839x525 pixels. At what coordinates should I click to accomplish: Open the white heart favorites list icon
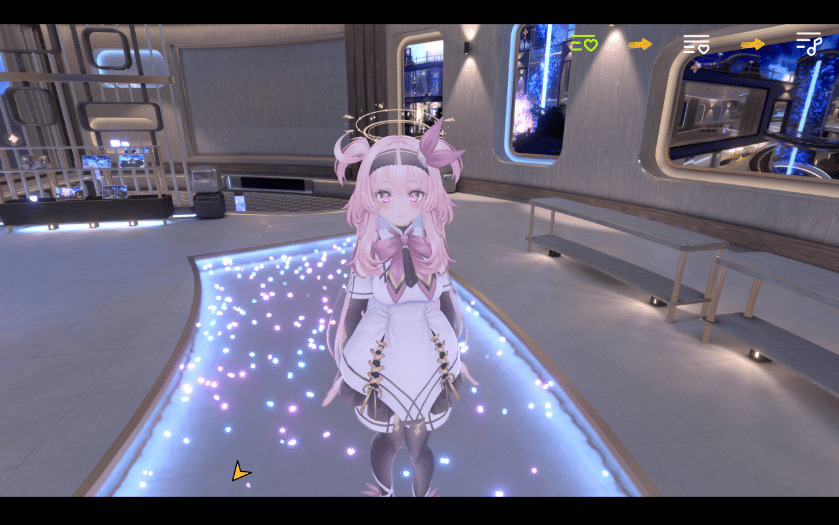click(x=696, y=43)
